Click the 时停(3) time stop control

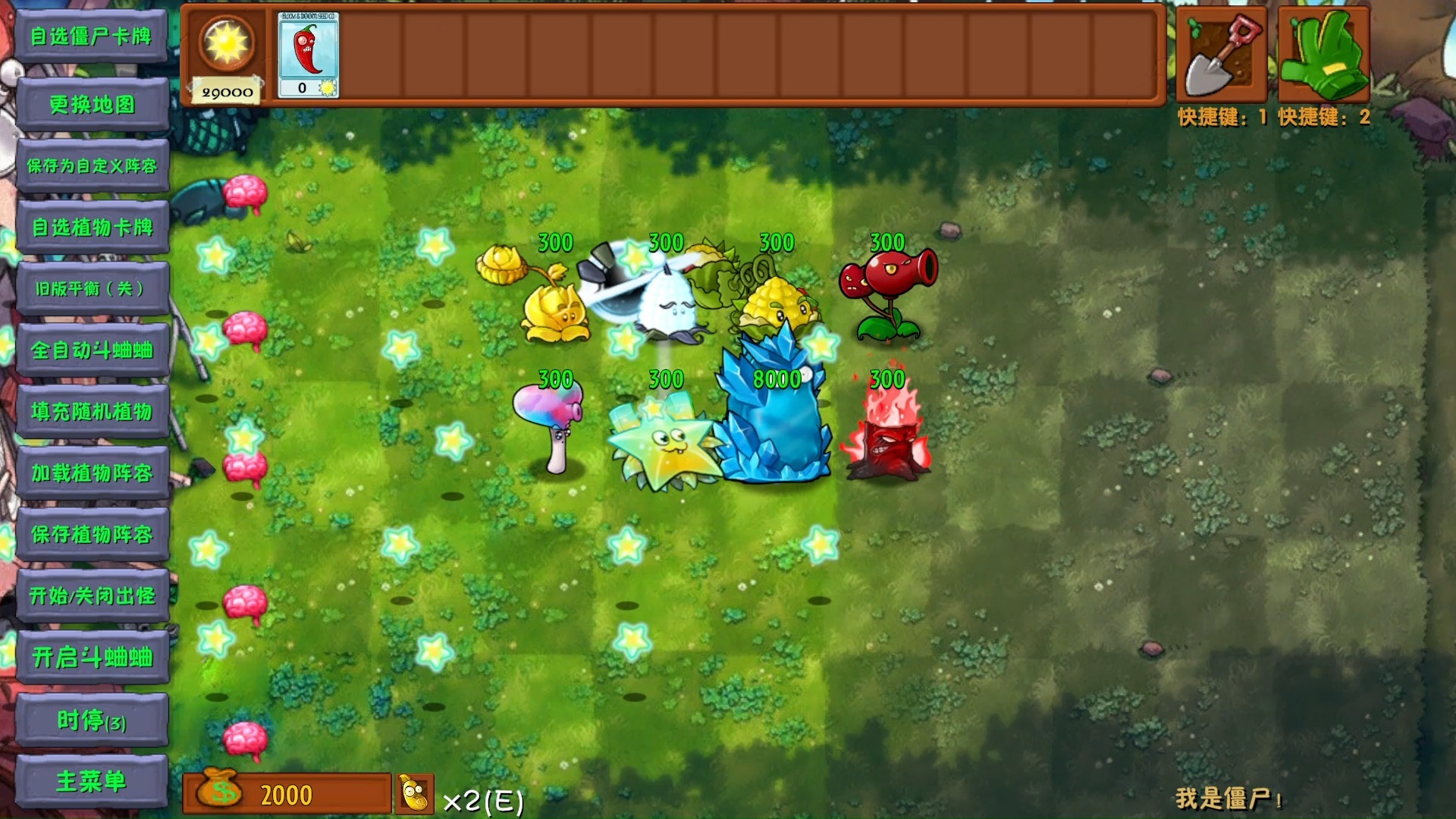click(x=93, y=720)
